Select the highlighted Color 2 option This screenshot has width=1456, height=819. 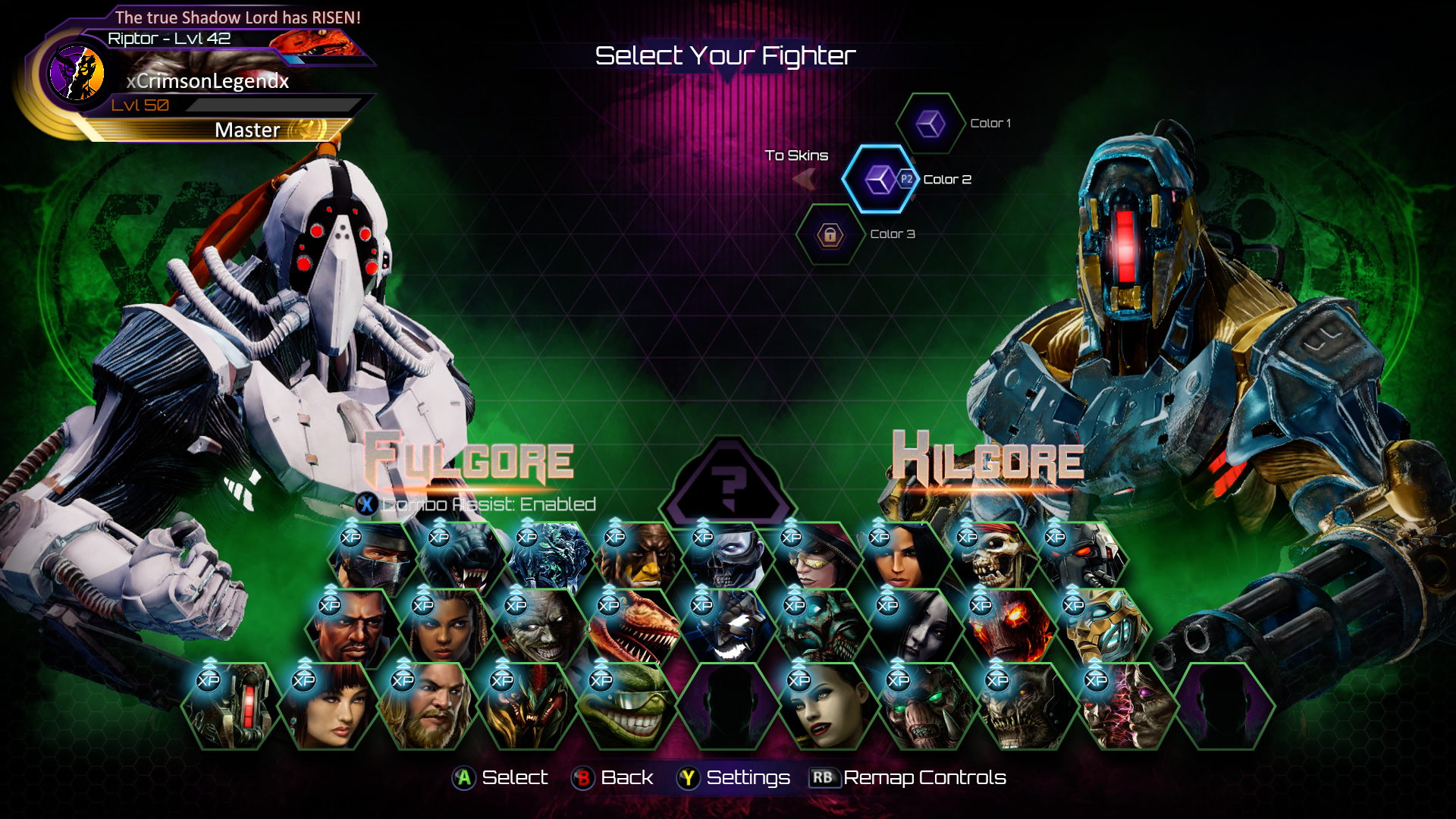click(880, 180)
